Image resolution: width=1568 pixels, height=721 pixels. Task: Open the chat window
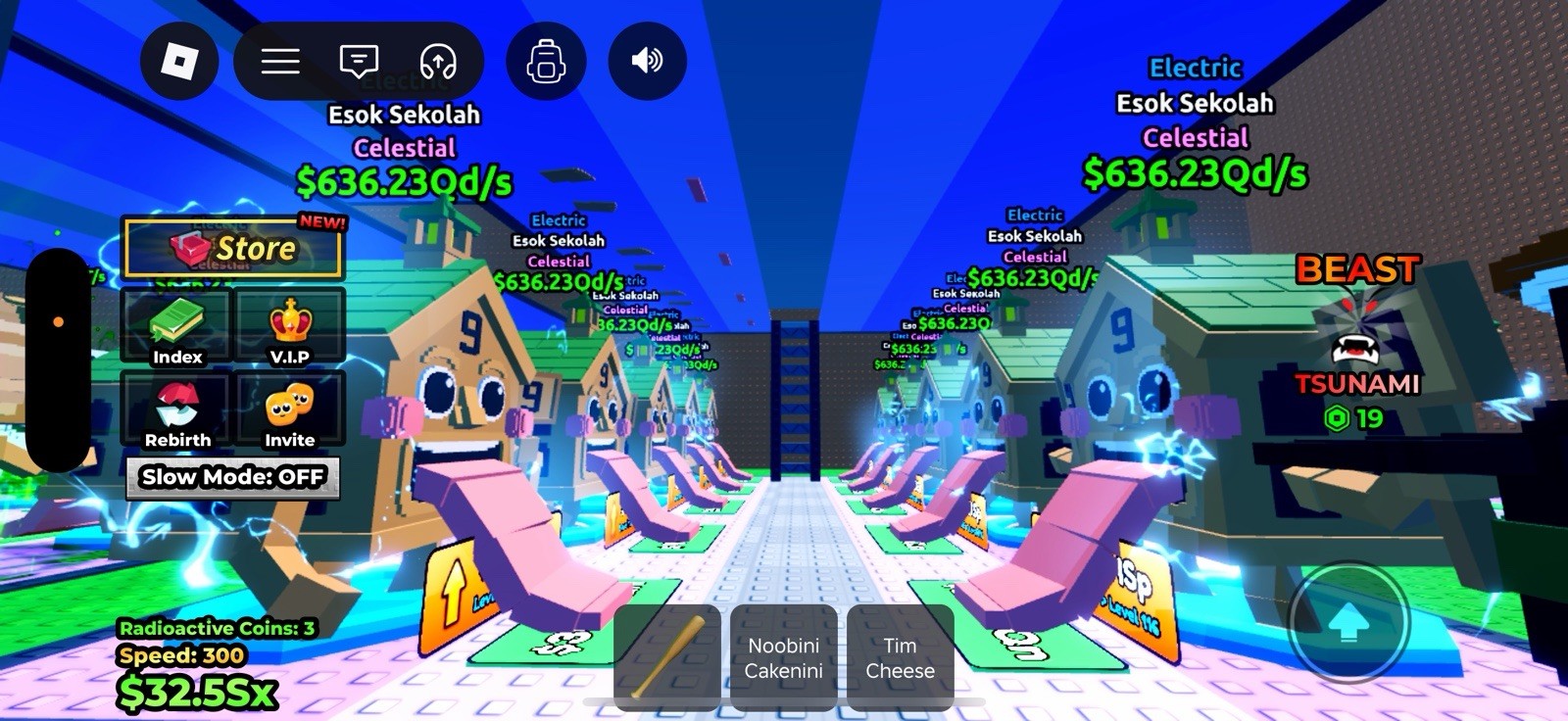tap(359, 62)
